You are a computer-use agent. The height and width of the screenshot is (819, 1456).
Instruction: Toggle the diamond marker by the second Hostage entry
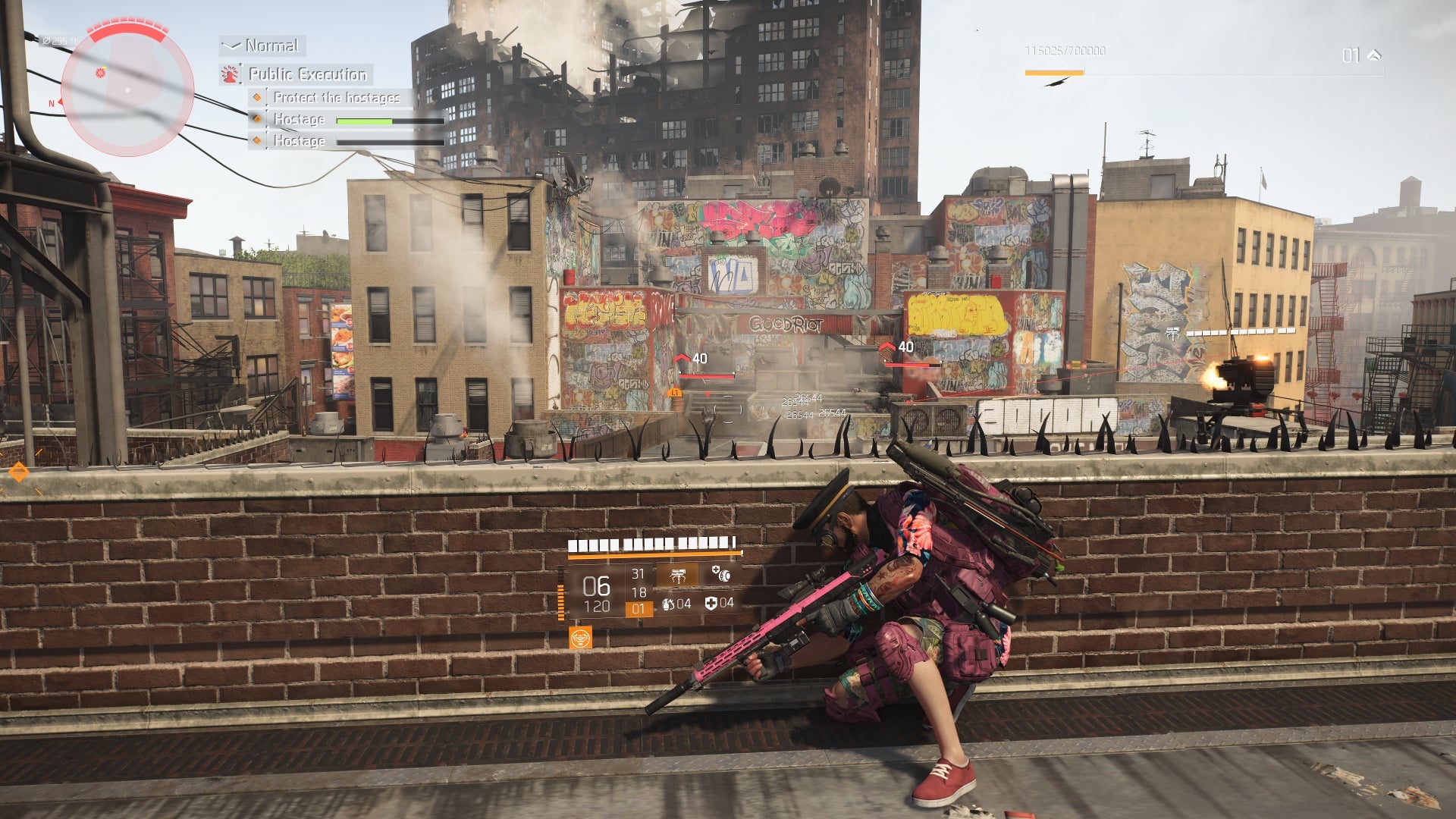tap(256, 140)
